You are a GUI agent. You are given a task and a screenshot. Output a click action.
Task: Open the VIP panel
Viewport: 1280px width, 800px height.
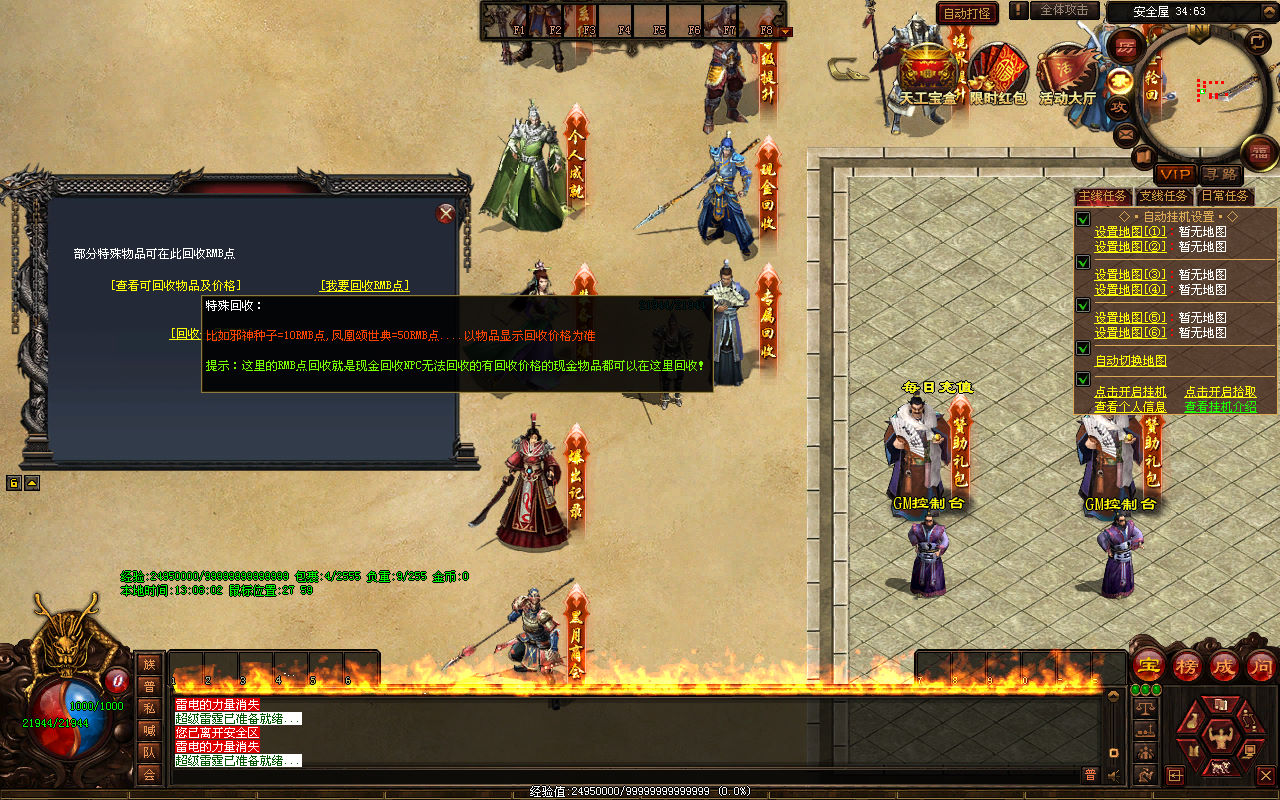pyautogui.click(x=1176, y=174)
